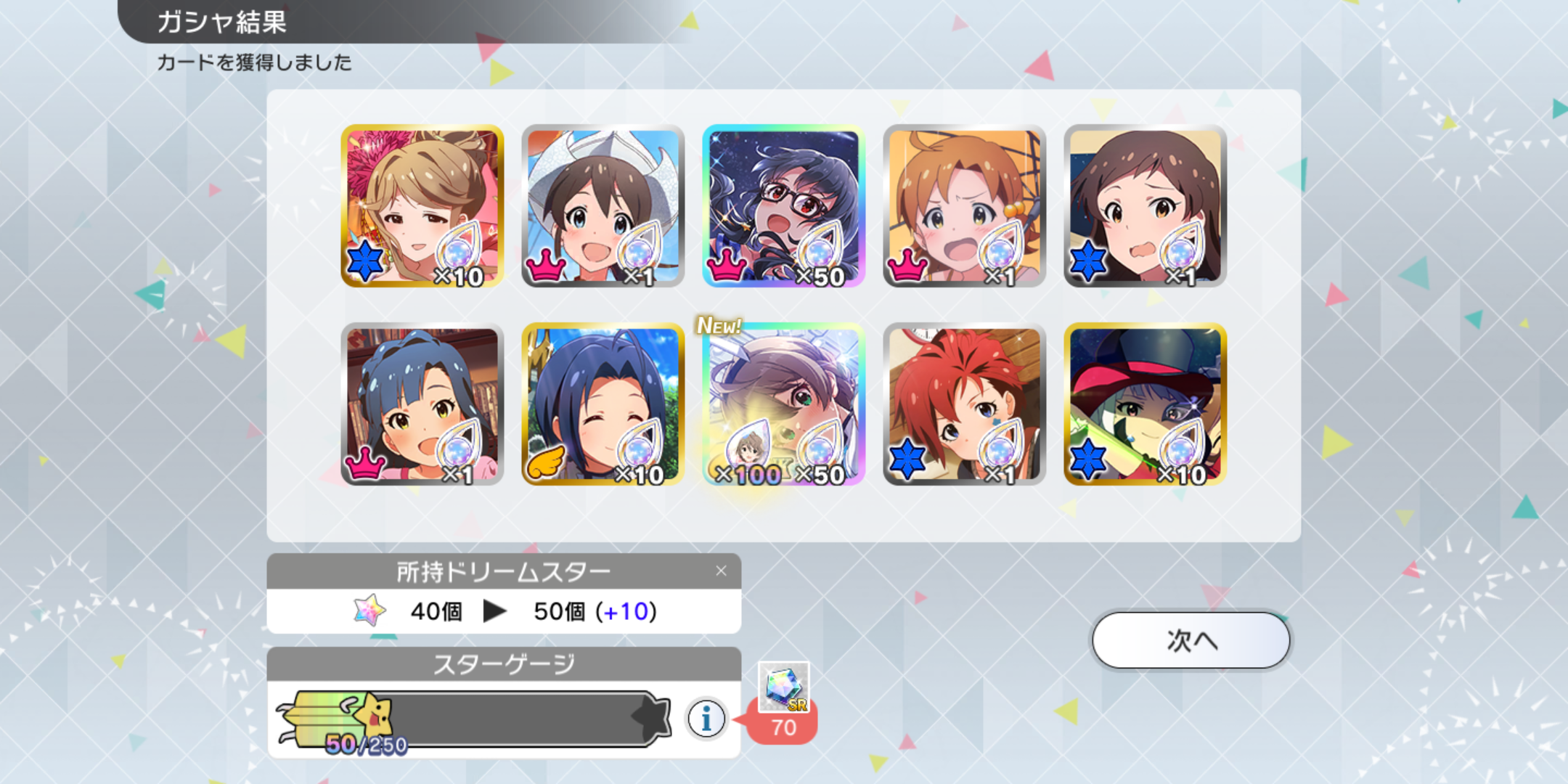Open the star gauge info button
1568x784 pixels.
(x=706, y=719)
